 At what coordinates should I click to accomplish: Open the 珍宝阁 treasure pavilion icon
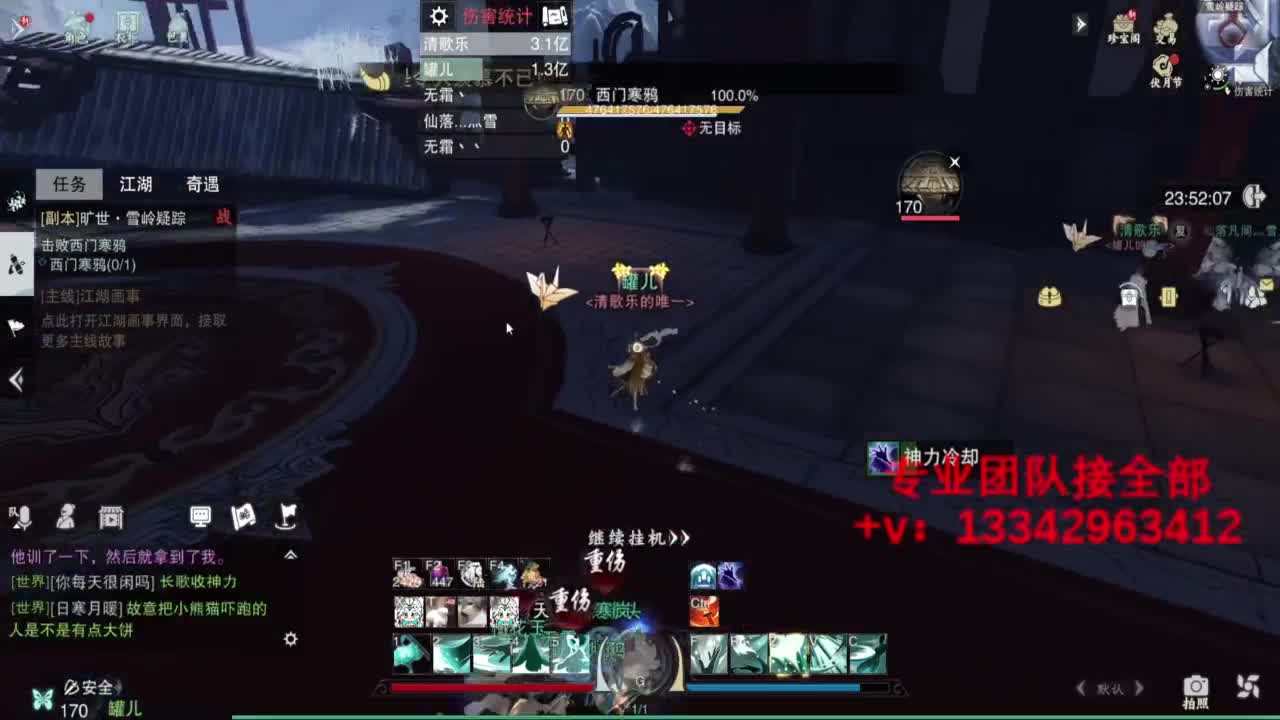(x=1124, y=25)
